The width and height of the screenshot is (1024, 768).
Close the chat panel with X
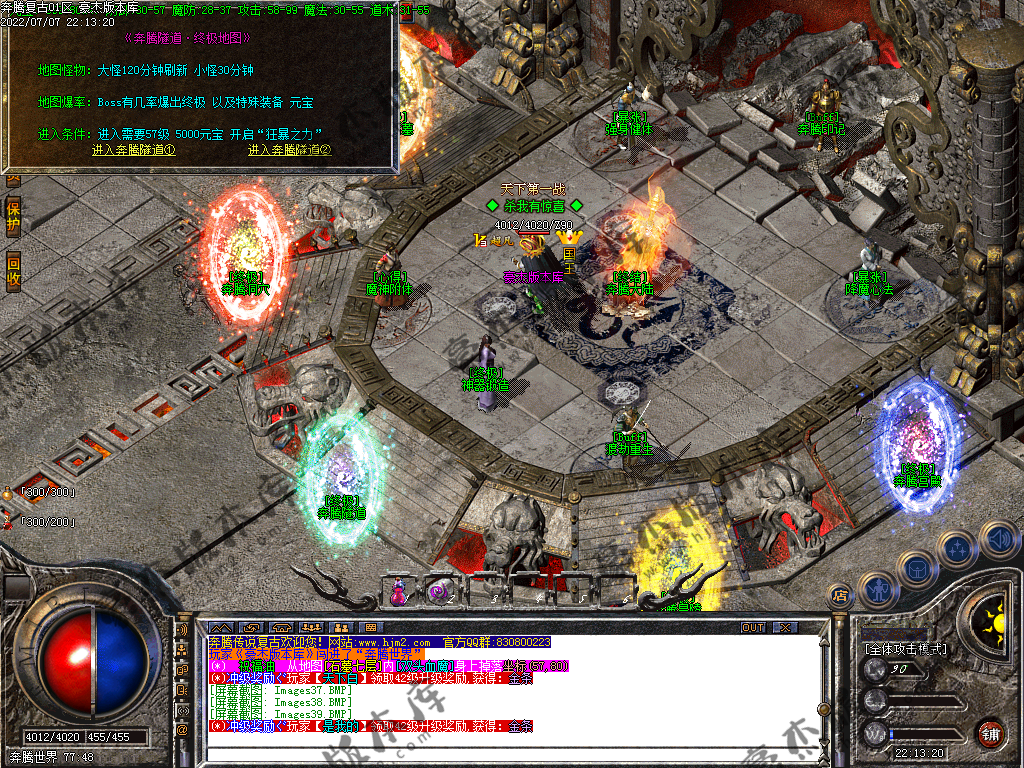tap(785, 627)
